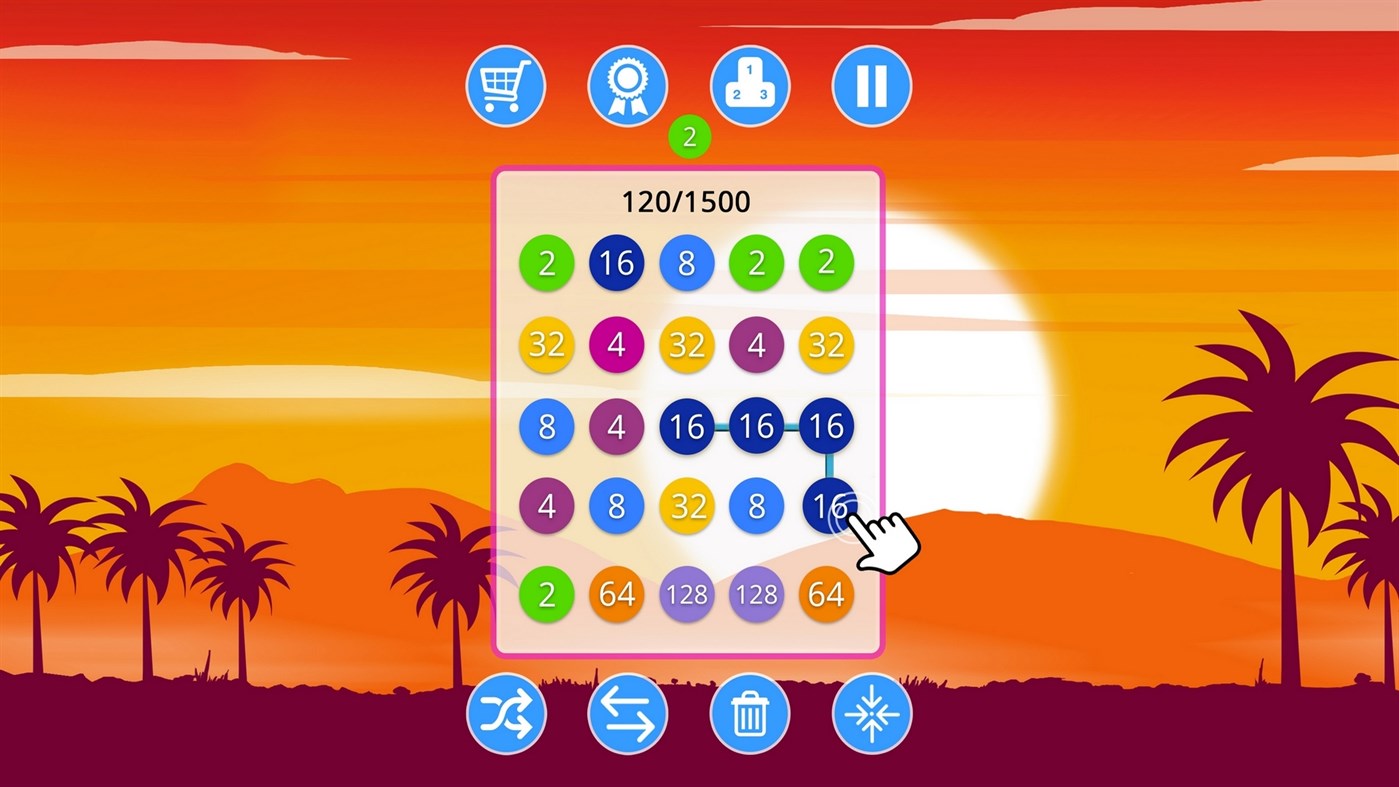This screenshot has height=787, width=1399.
Task: Click the green 2 tile in bottom row
Action: (x=548, y=594)
